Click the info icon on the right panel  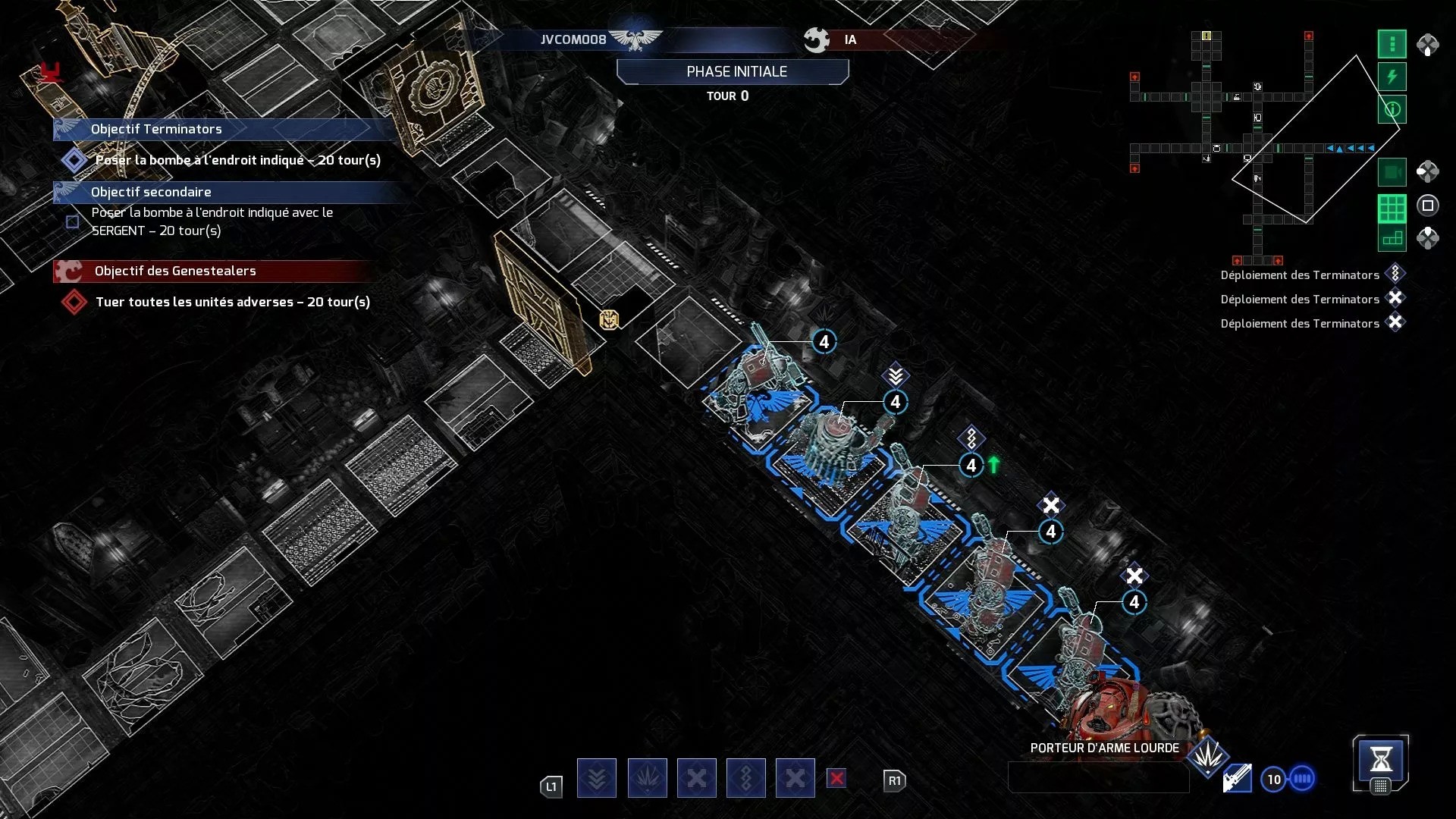(x=1392, y=108)
